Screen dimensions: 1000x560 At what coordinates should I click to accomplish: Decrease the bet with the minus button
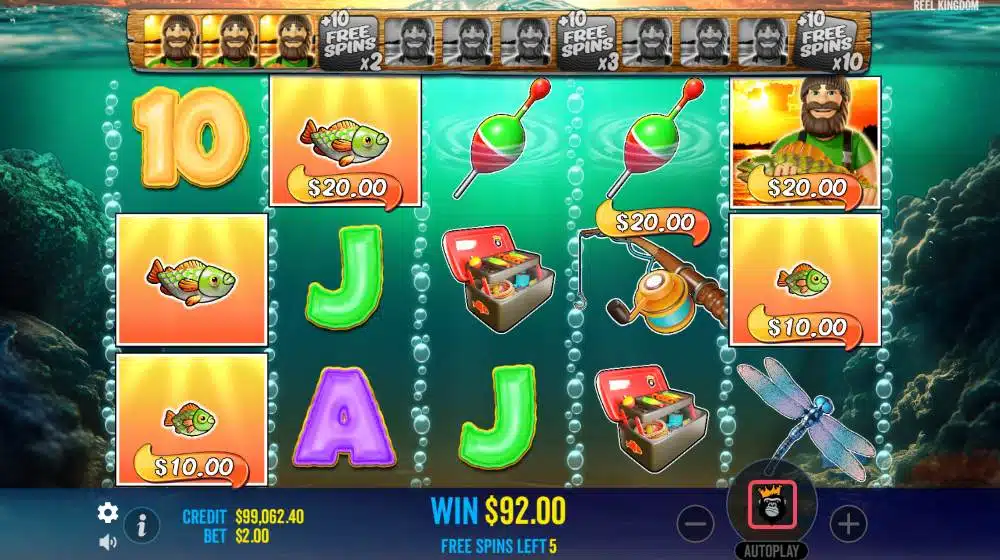(x=696, y=522)
